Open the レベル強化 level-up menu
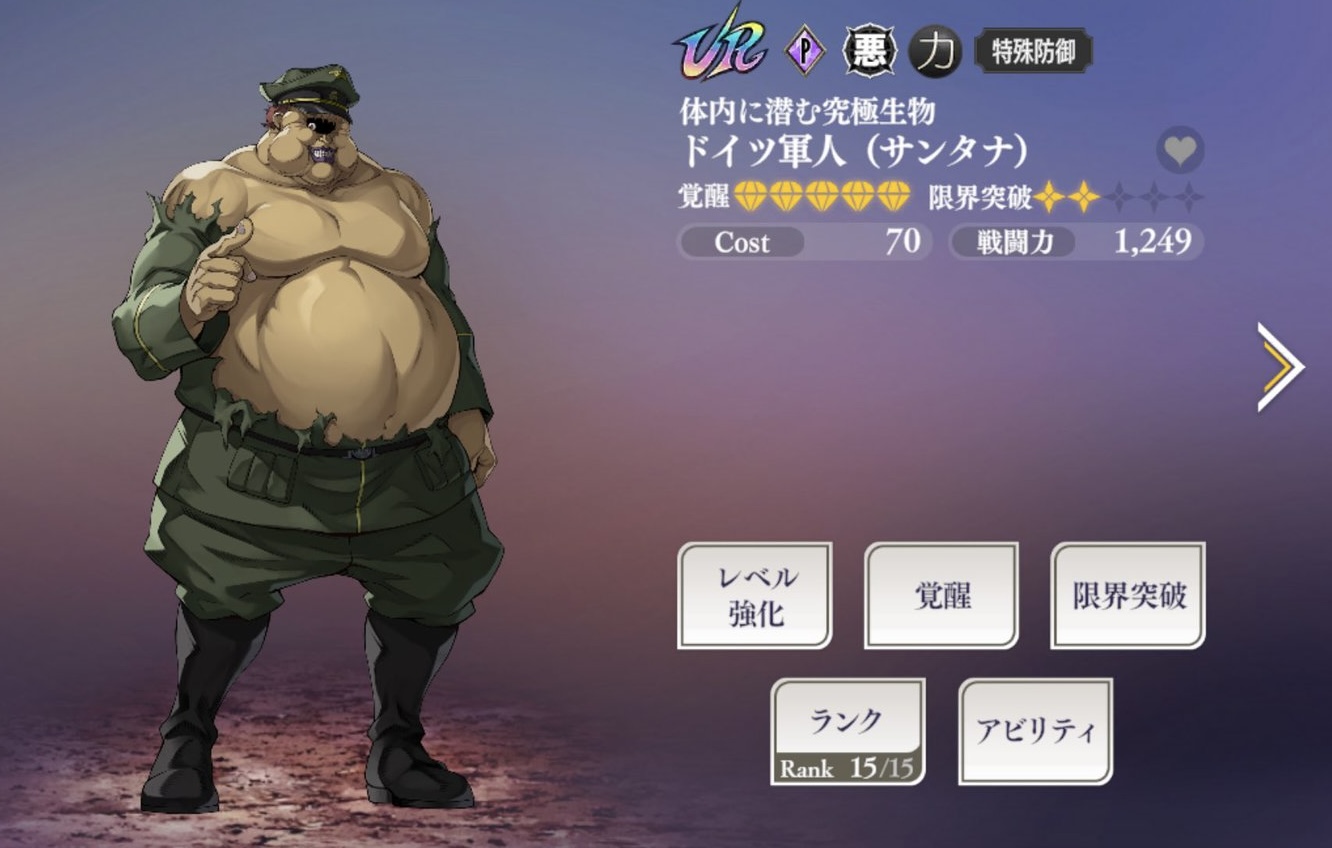This screenshot has height=848, width=1332. (755, 595)
